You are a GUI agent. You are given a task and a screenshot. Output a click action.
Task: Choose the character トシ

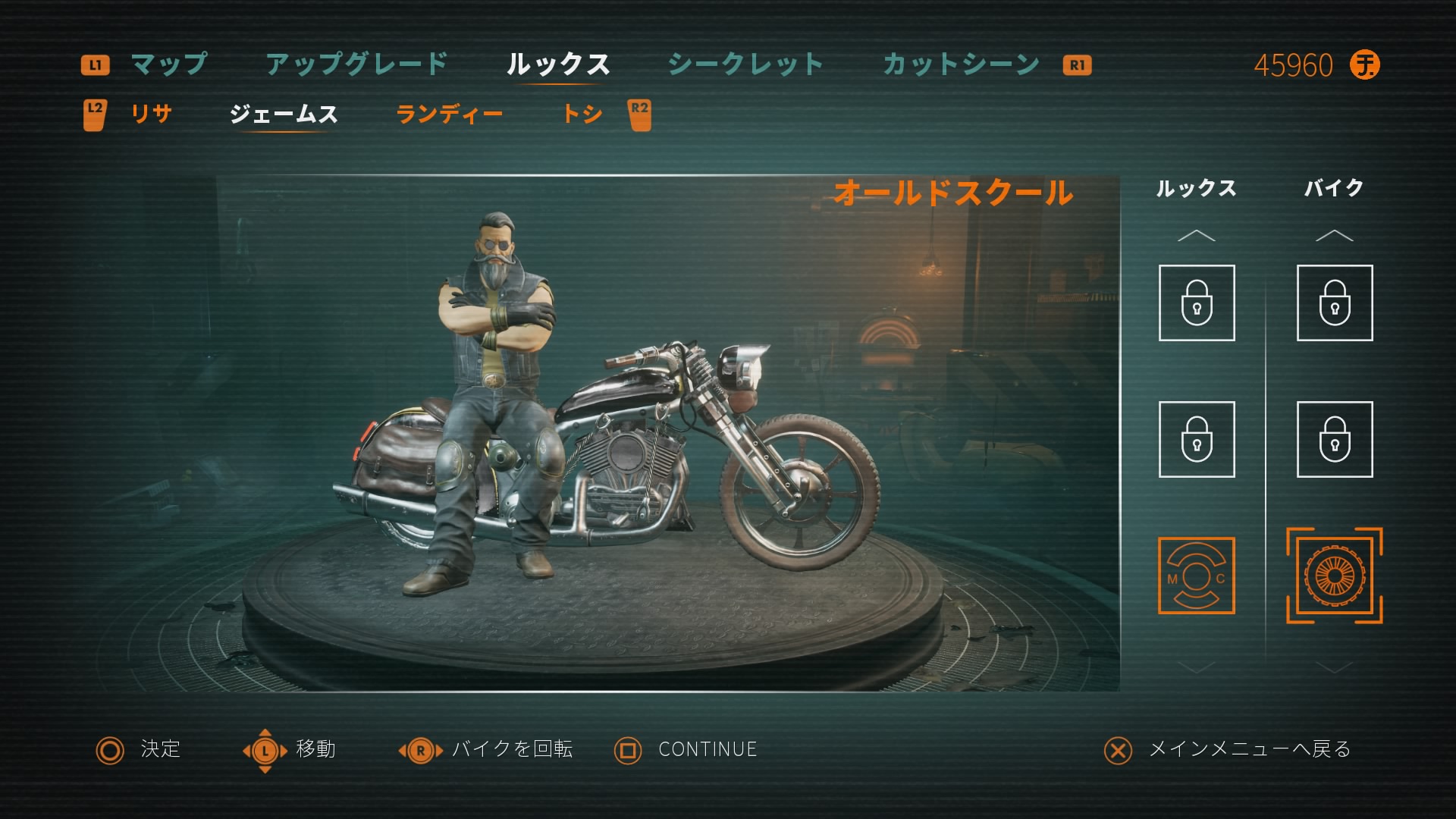pyautogui.click(x=582, y=115)
